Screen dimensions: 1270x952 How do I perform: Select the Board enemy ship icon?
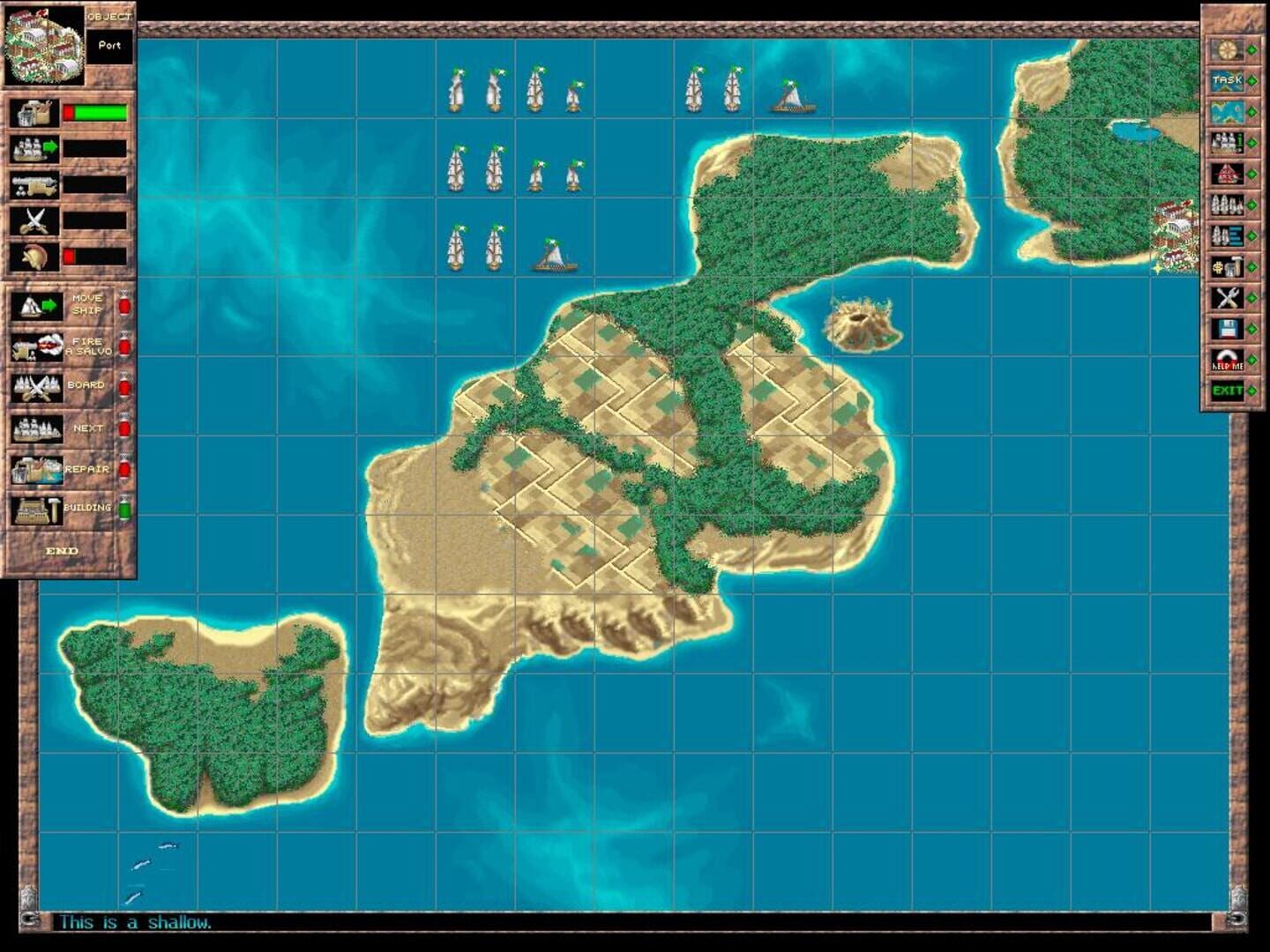tap(37, 386)
